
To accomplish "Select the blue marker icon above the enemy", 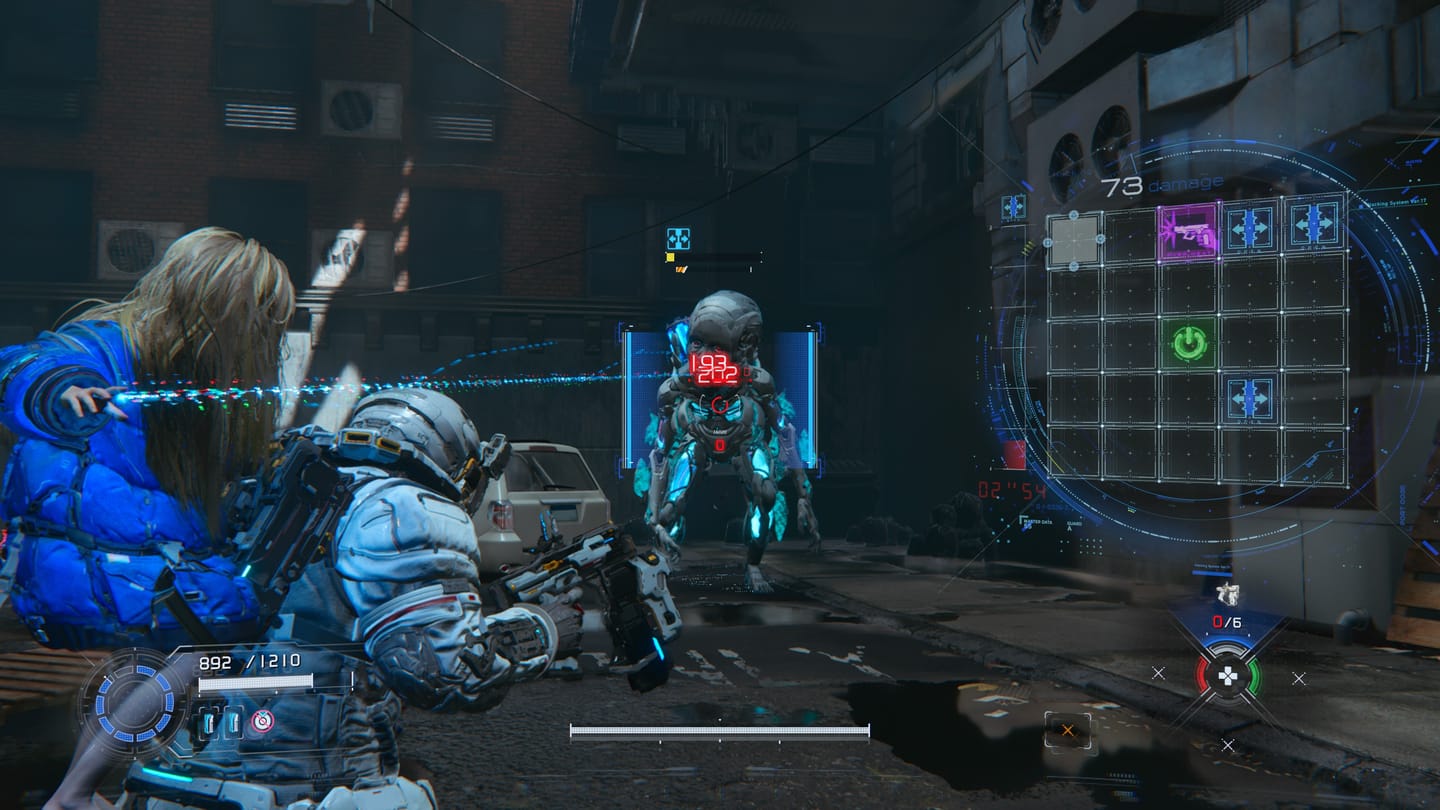I will click(678, 238).
